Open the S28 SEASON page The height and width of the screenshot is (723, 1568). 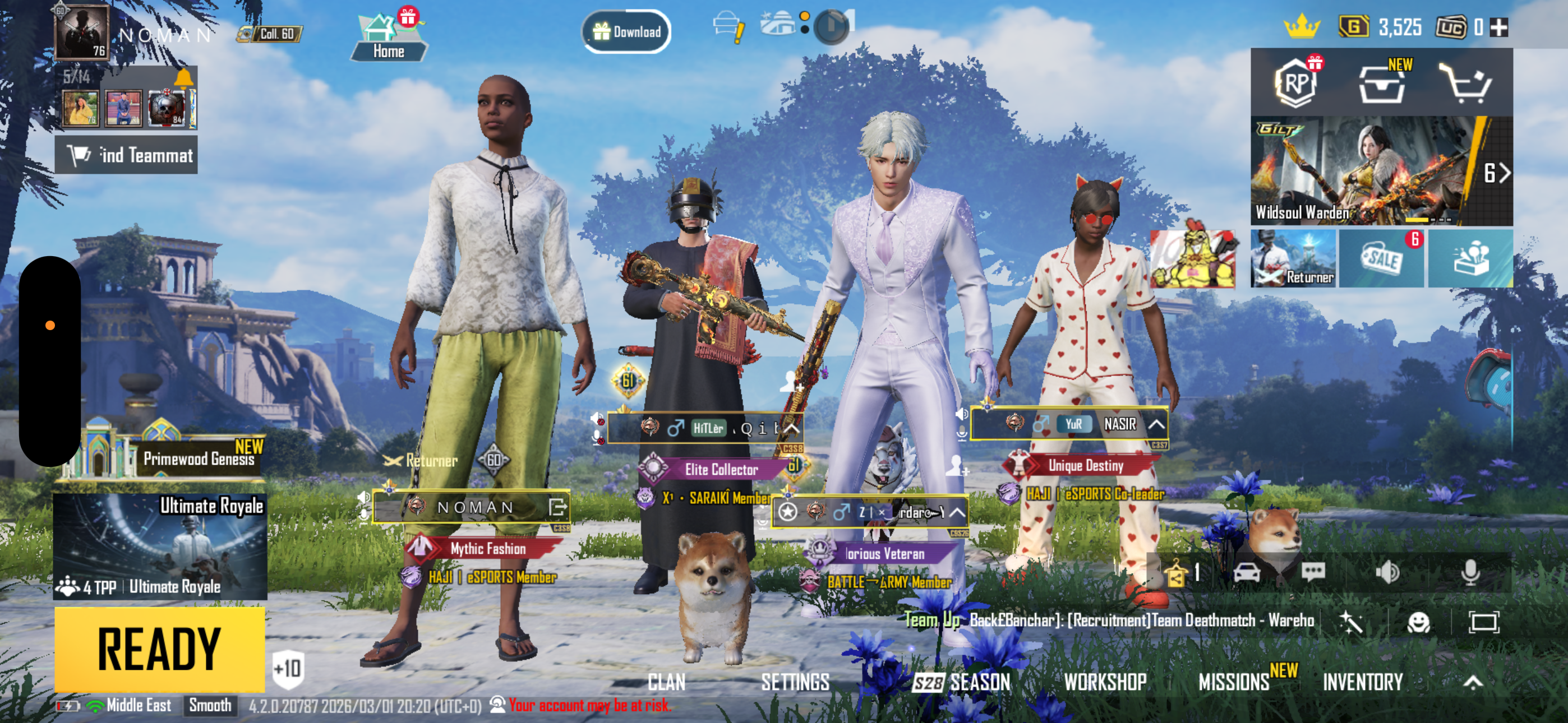pos(962,682)
